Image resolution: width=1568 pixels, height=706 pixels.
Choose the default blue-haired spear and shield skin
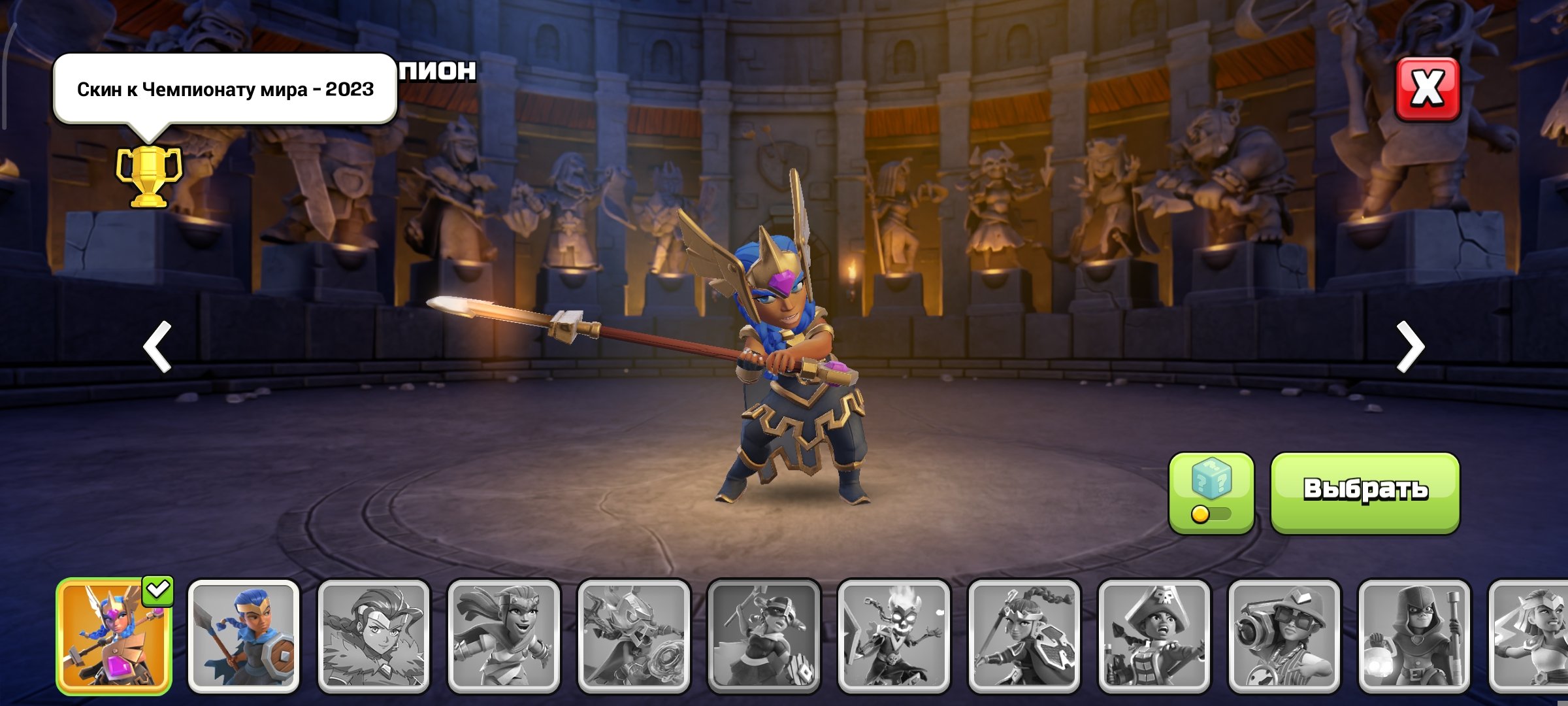click(244, 636)
